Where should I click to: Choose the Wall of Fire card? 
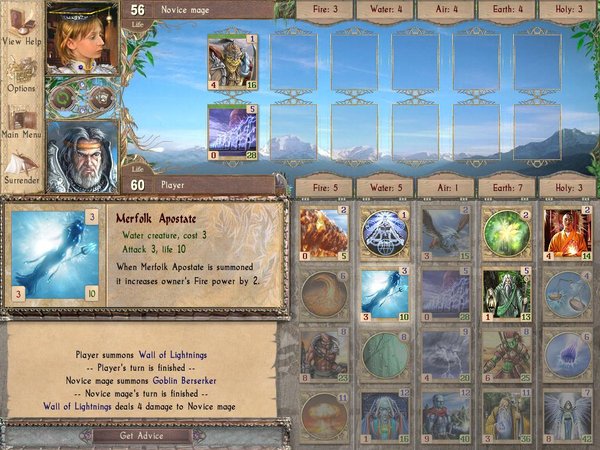coord(324,234)
